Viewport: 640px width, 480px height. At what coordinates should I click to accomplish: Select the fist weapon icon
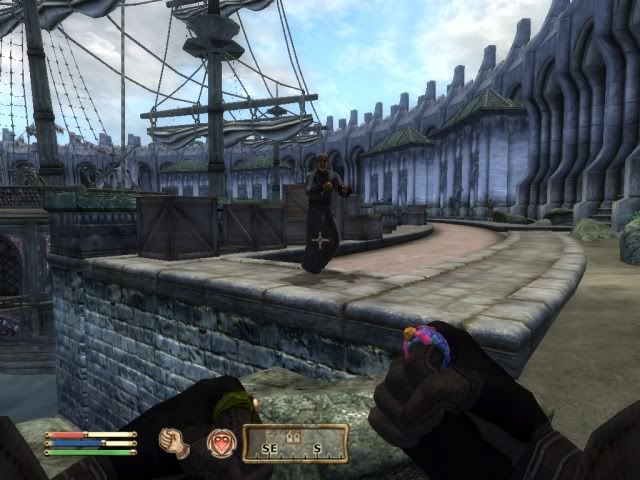pos(176,443)
